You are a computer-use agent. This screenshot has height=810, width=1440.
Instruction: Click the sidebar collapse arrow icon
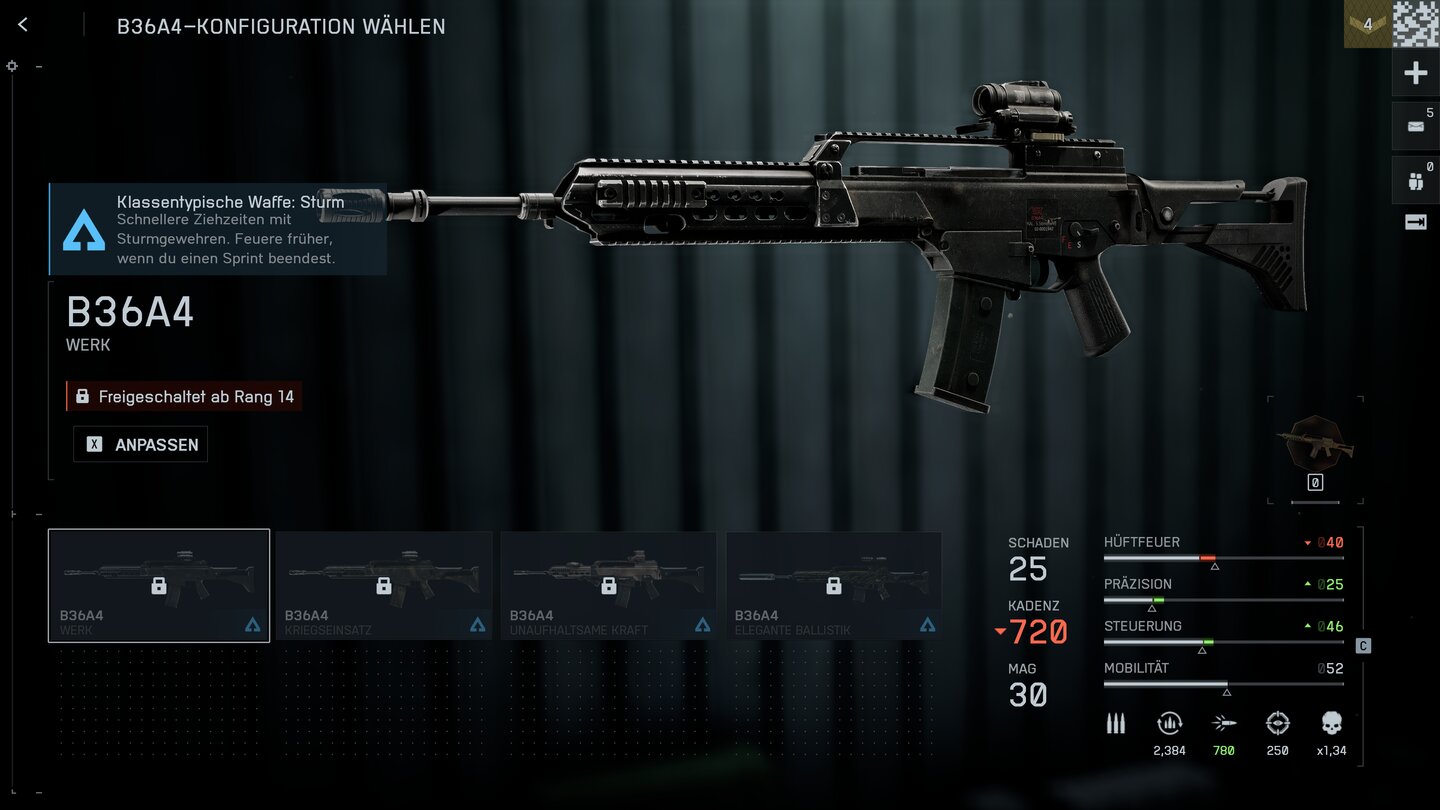[1415, 223]
